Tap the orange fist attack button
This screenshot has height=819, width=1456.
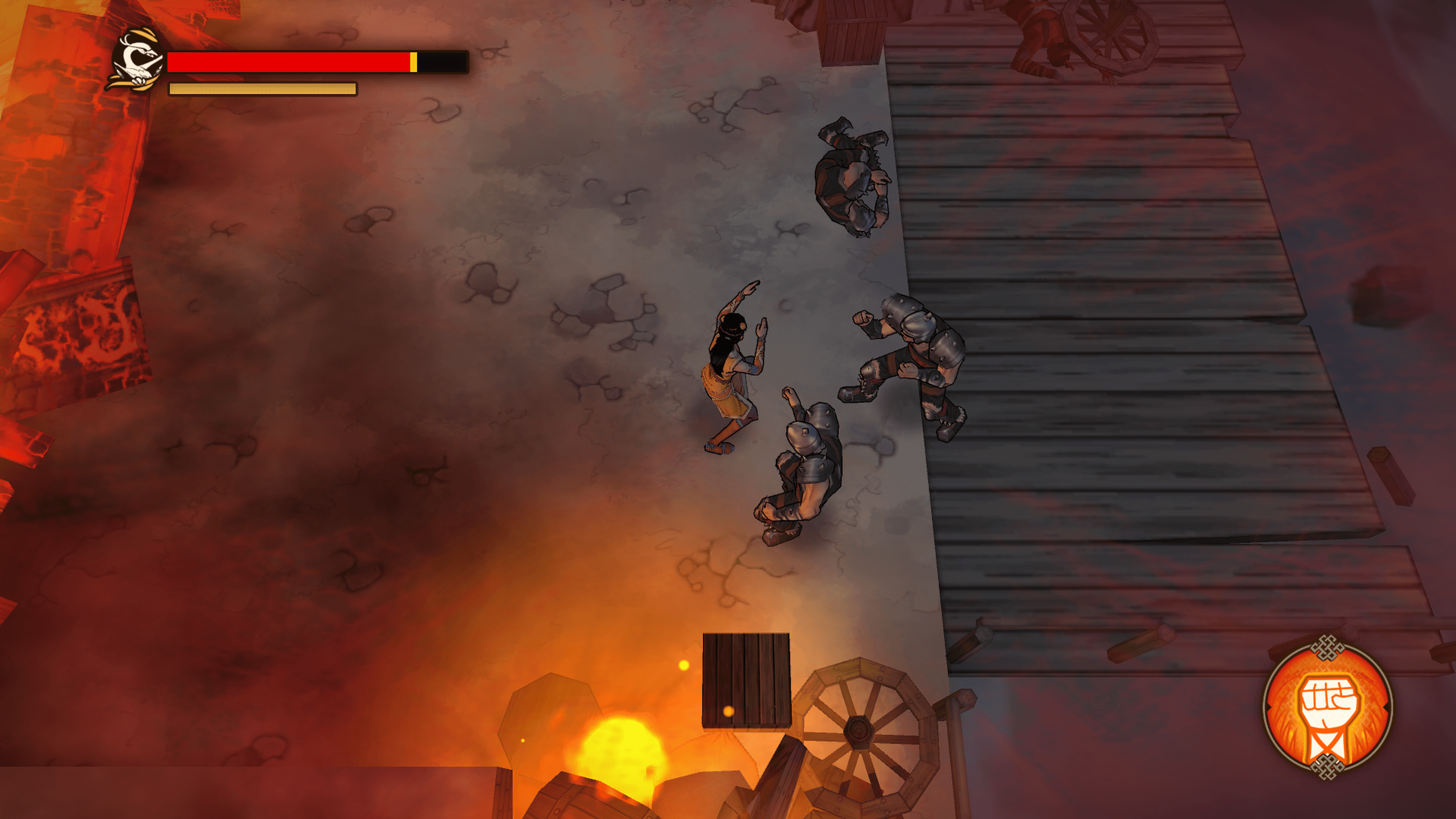[1327, 708]
